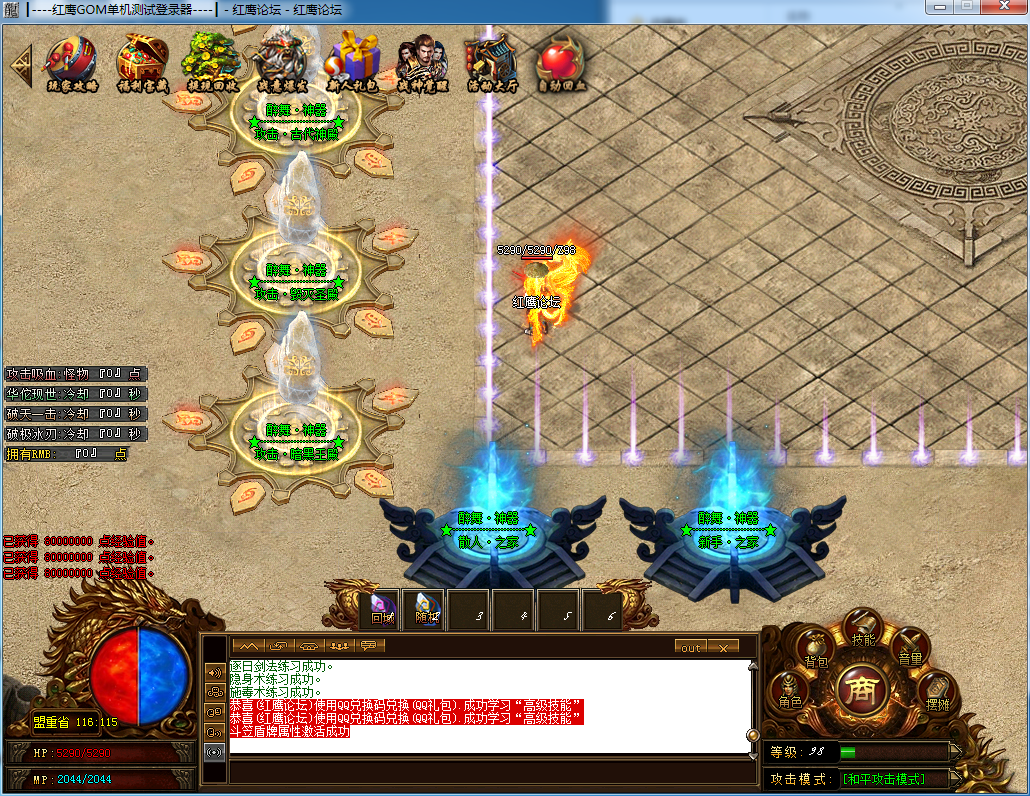
Task: Use the 随机 random teleport hotbar item
Action: 425,610
